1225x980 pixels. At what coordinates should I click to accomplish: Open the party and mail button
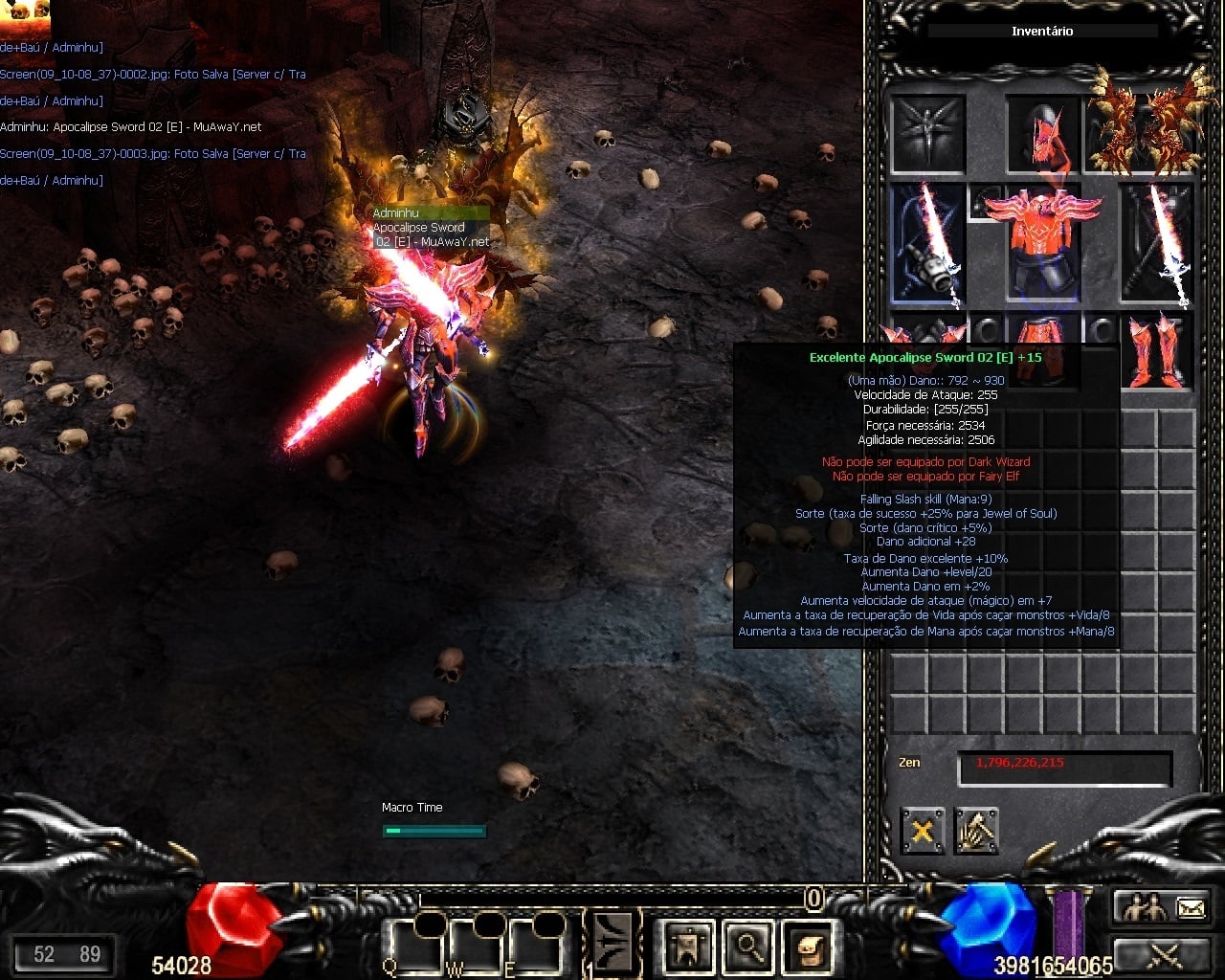pyautogui.click(x=1164, y=907)
